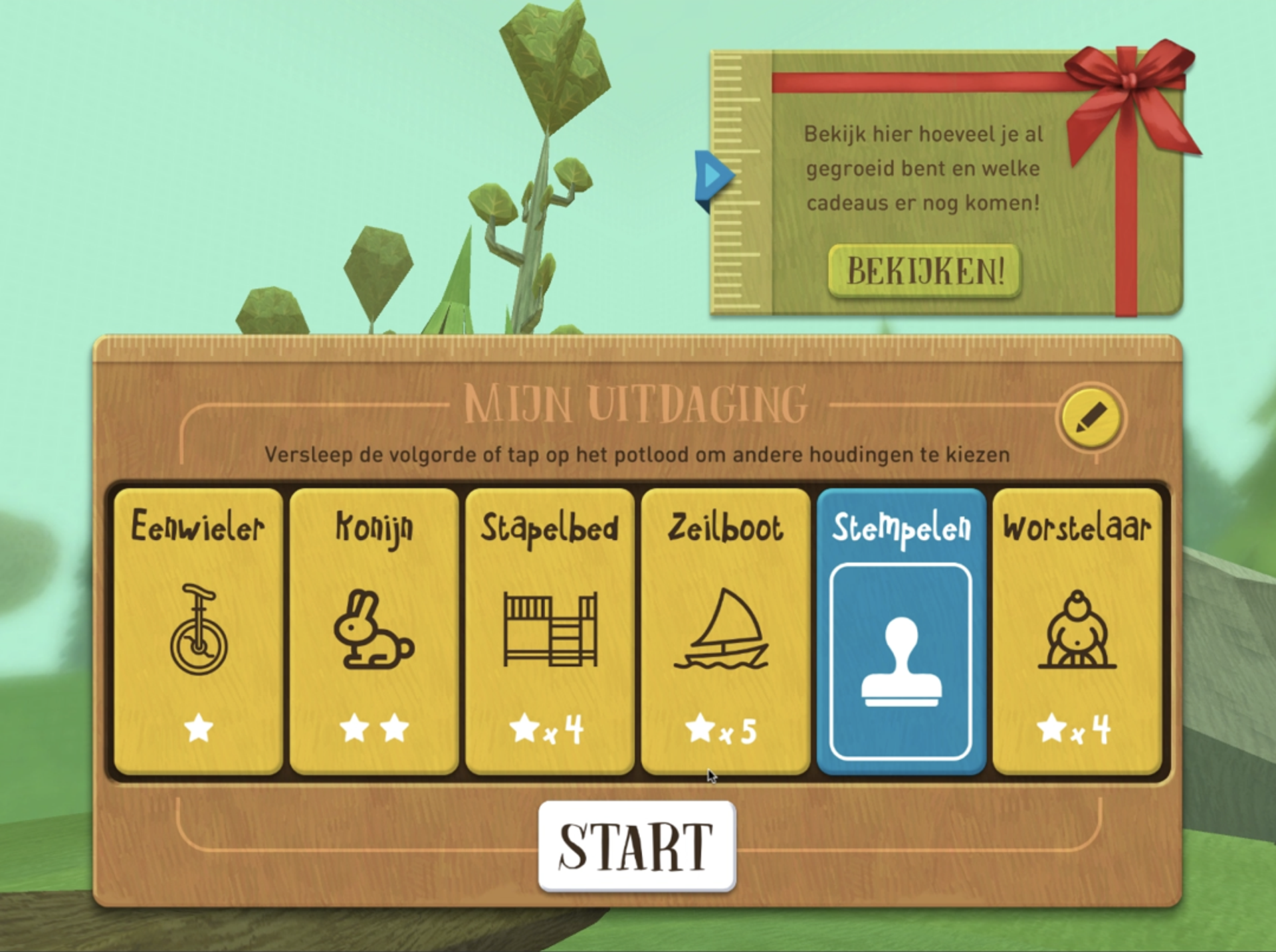
Task: Choose the Konijn rabbit card
Action: click(373, 631)
